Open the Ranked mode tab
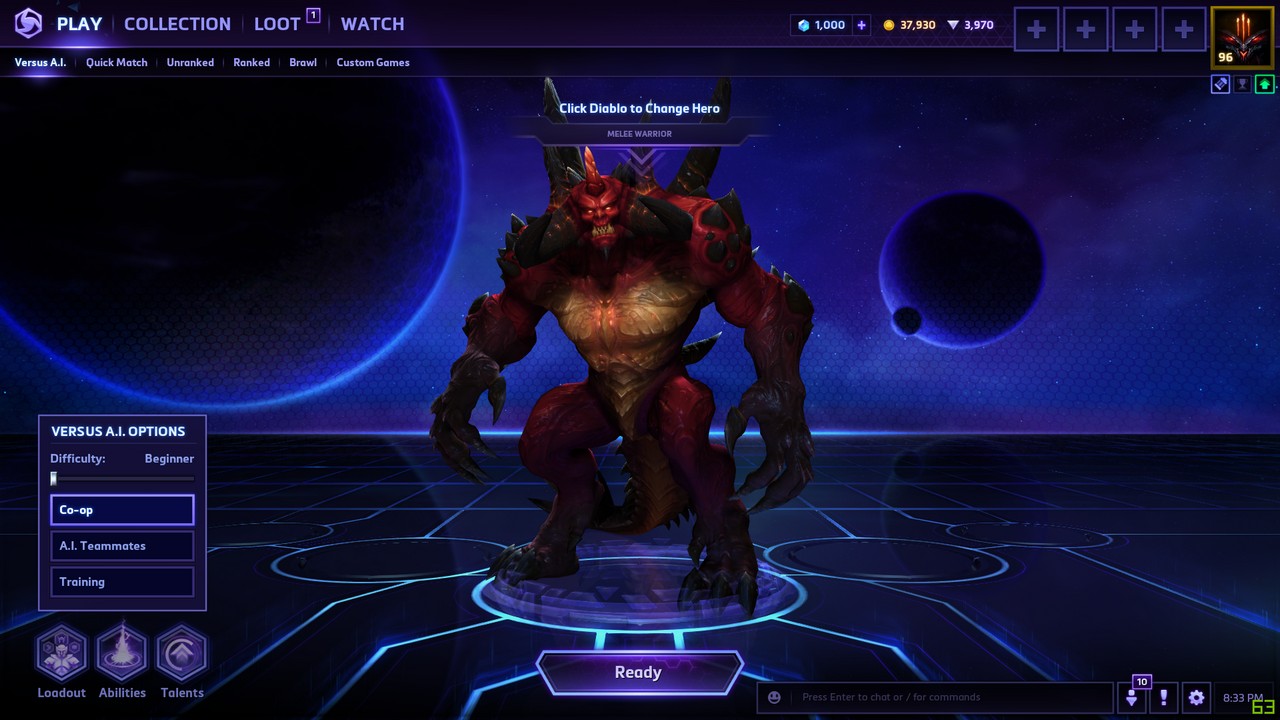 (251, 62)
